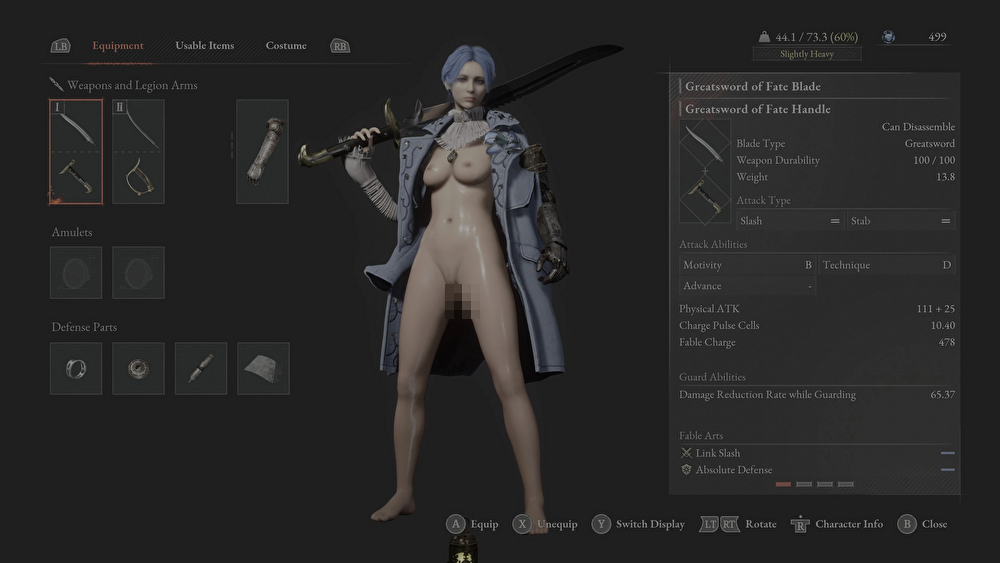Viewport: 1000px width, 563px height.
Task: Select the cloth liner defense part slot
Action: 263,368
